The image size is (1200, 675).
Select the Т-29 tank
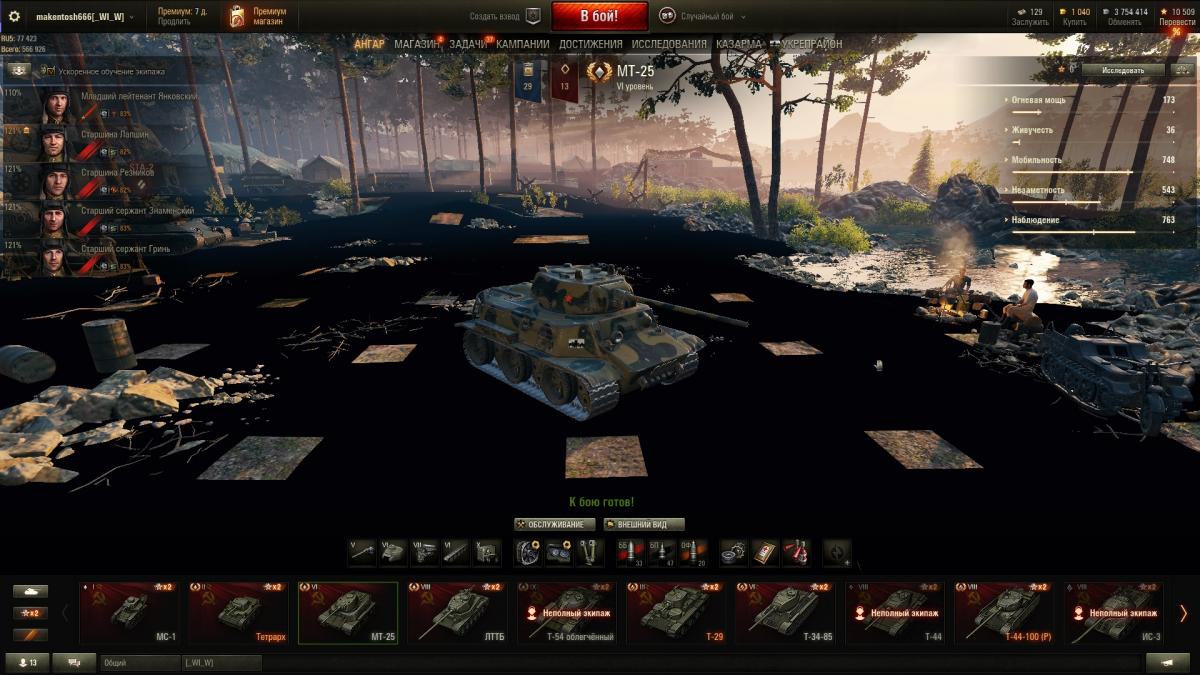(x=676, y=612)
